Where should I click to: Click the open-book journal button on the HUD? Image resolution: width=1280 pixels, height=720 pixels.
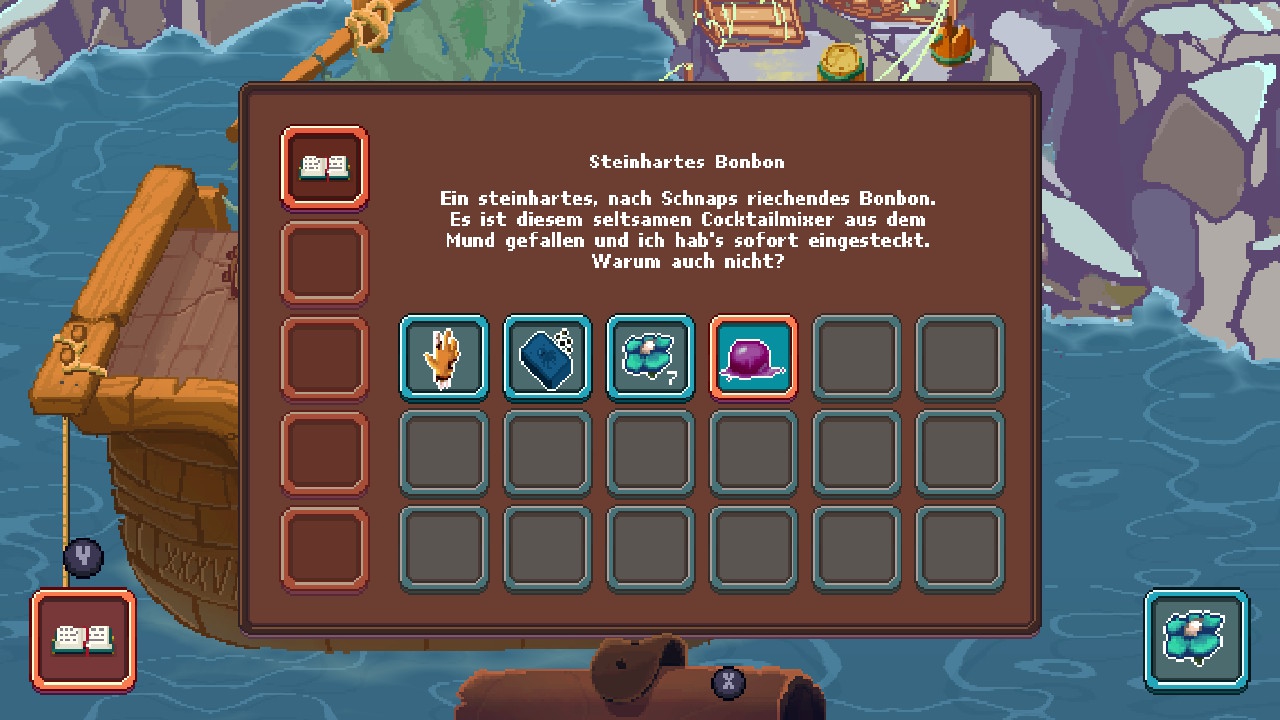84,640
